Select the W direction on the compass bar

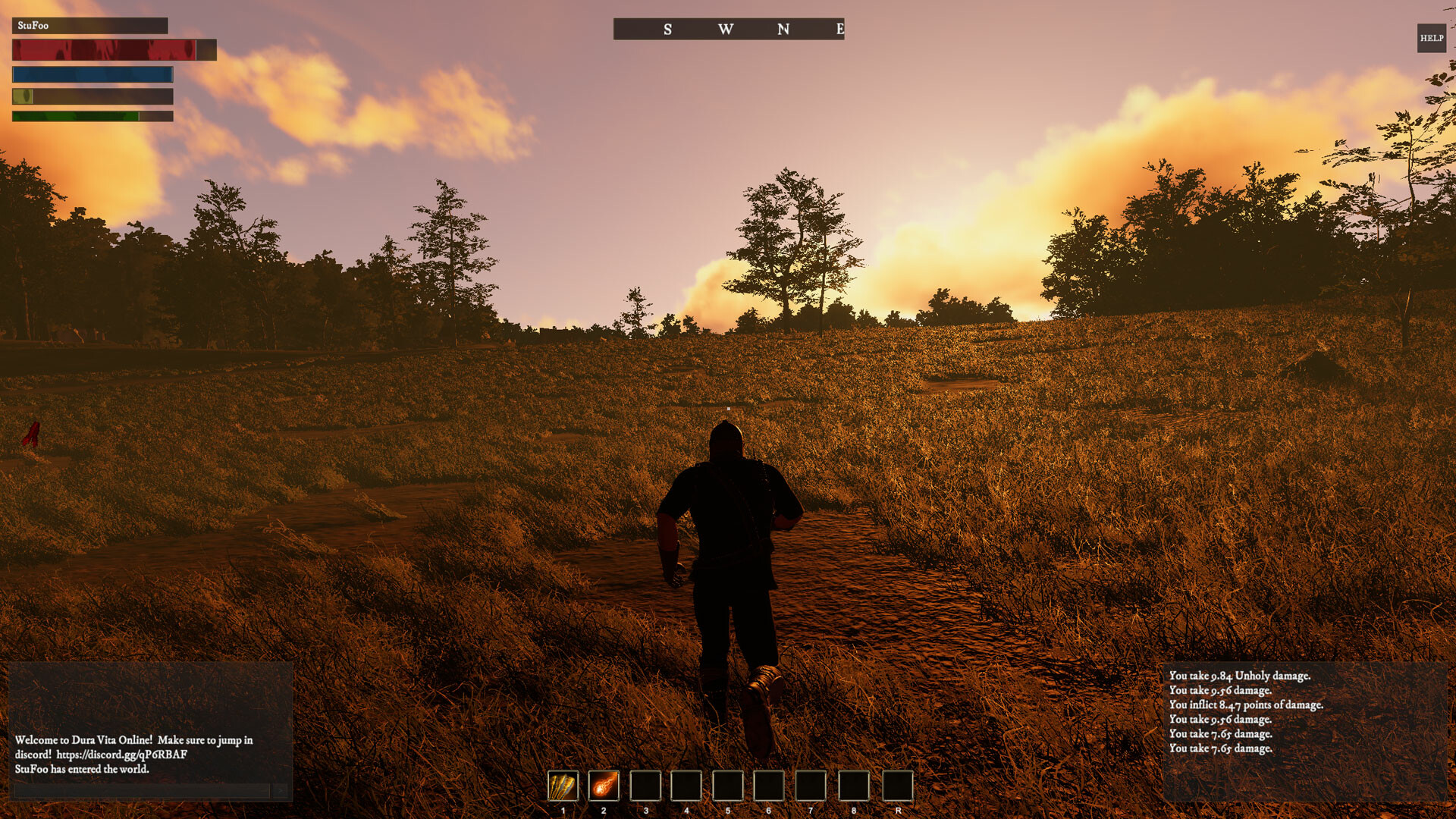pyautogui.click(x=726, y=29)
